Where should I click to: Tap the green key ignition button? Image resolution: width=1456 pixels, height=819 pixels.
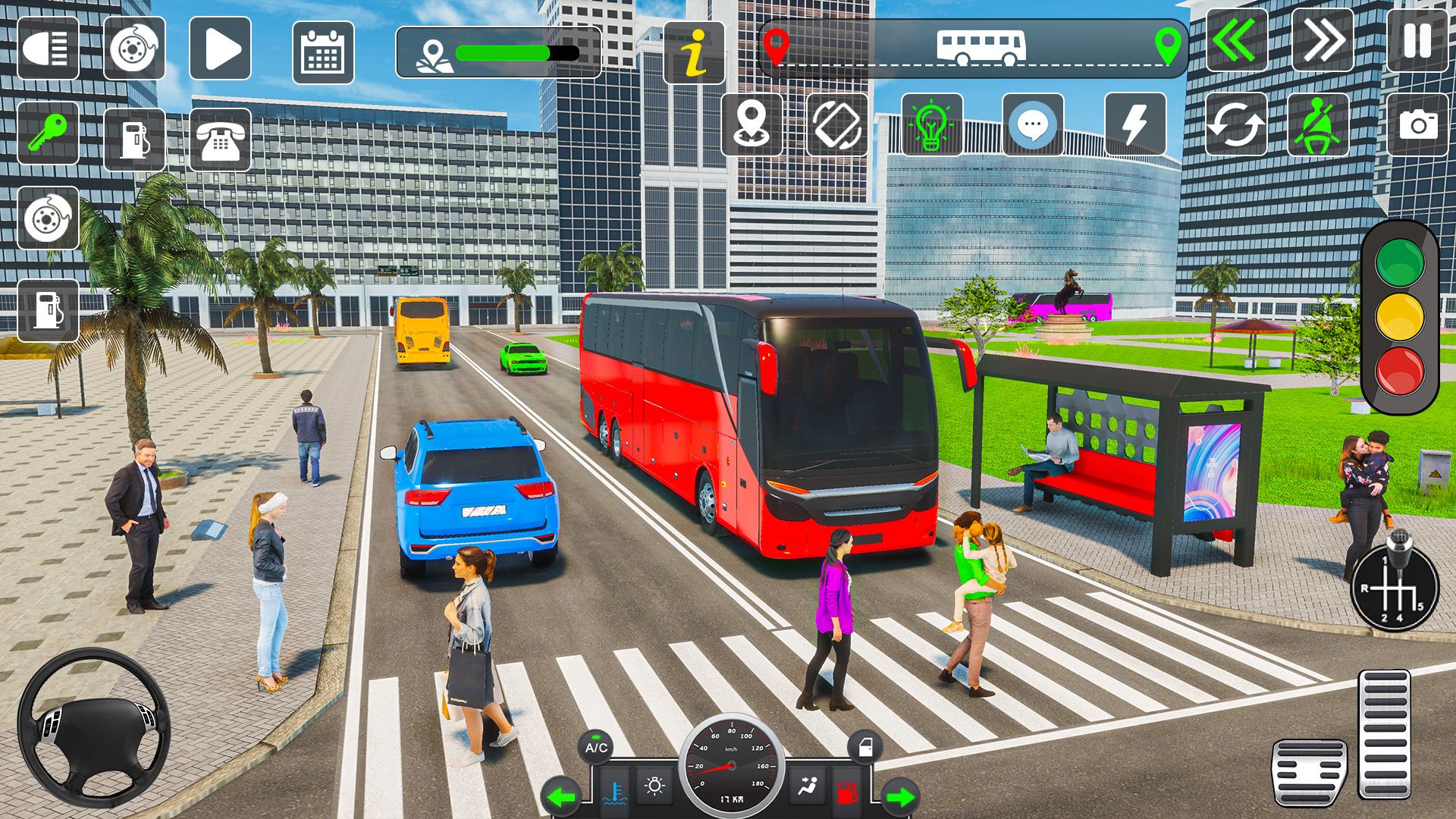click(x=49, y=133)
